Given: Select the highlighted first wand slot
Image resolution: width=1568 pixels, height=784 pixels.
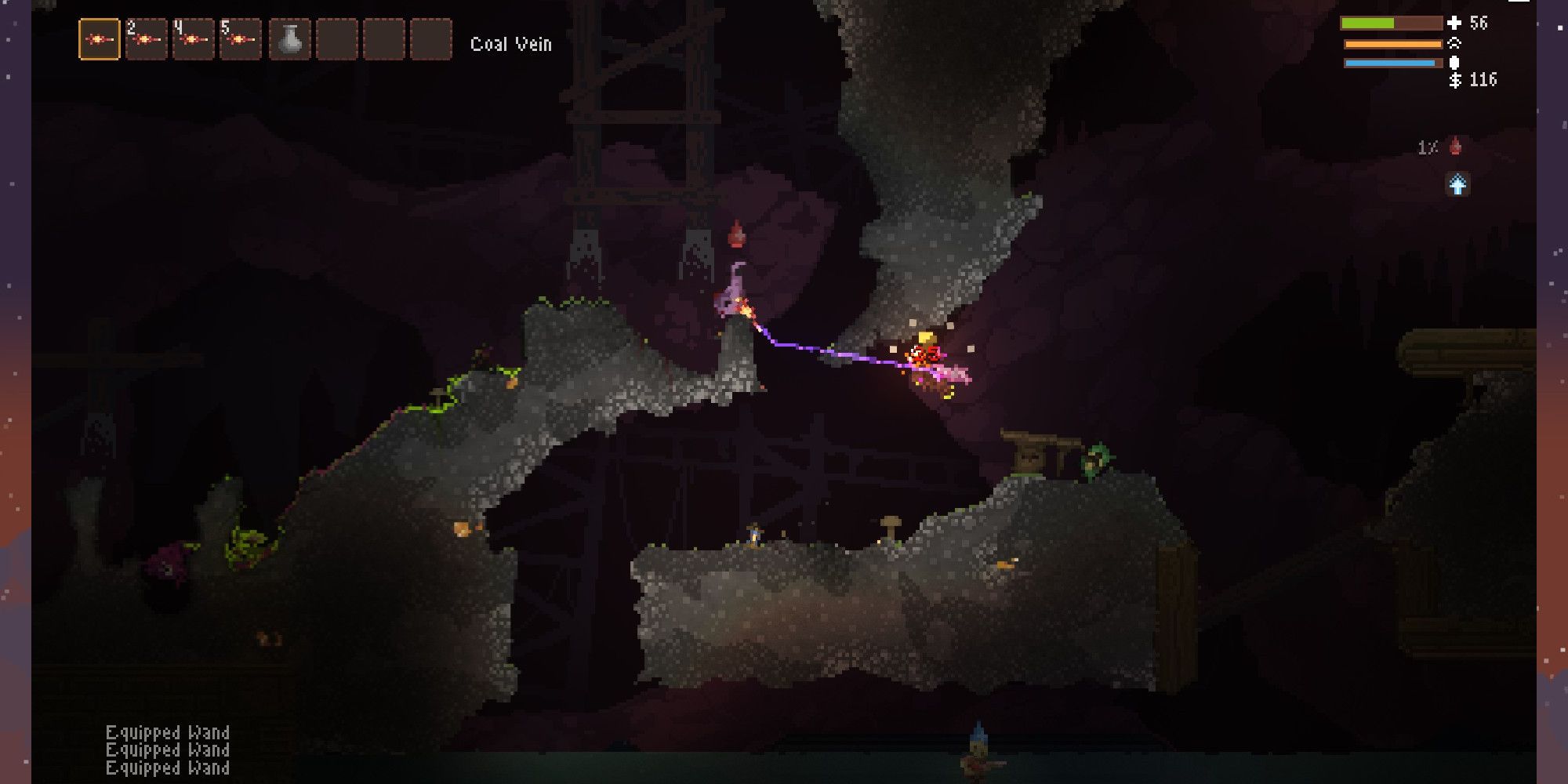Looking at the screenshot, I should click(x=100, y=39).
